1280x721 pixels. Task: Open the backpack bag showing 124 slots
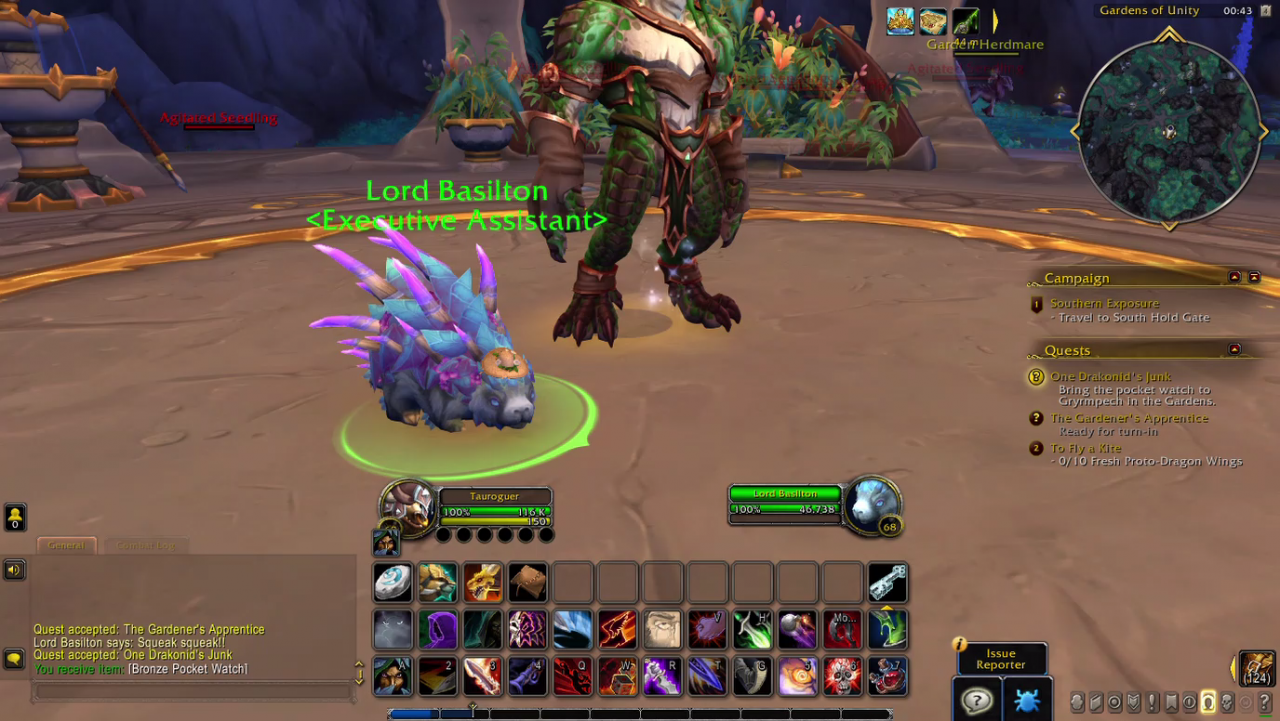coord(1257,668)
